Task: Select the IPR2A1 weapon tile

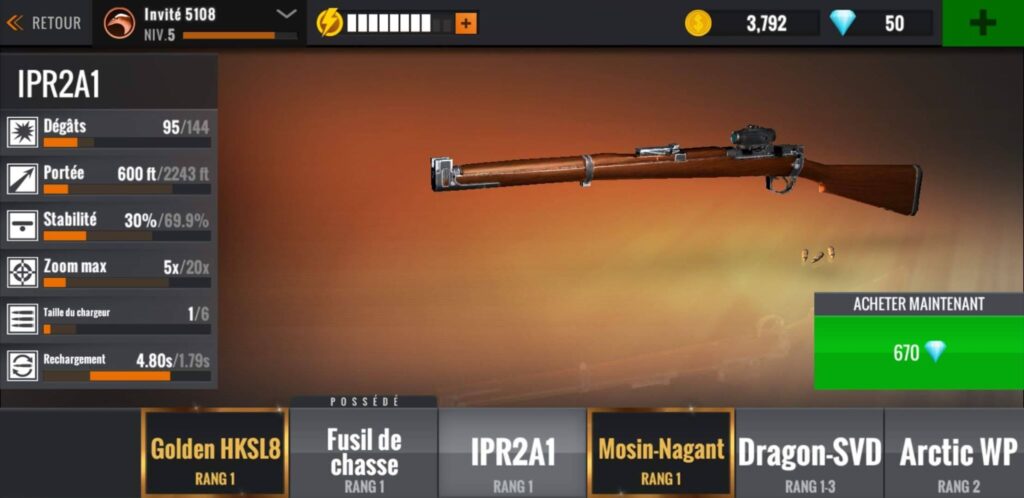Action: [x=512, y=453]
